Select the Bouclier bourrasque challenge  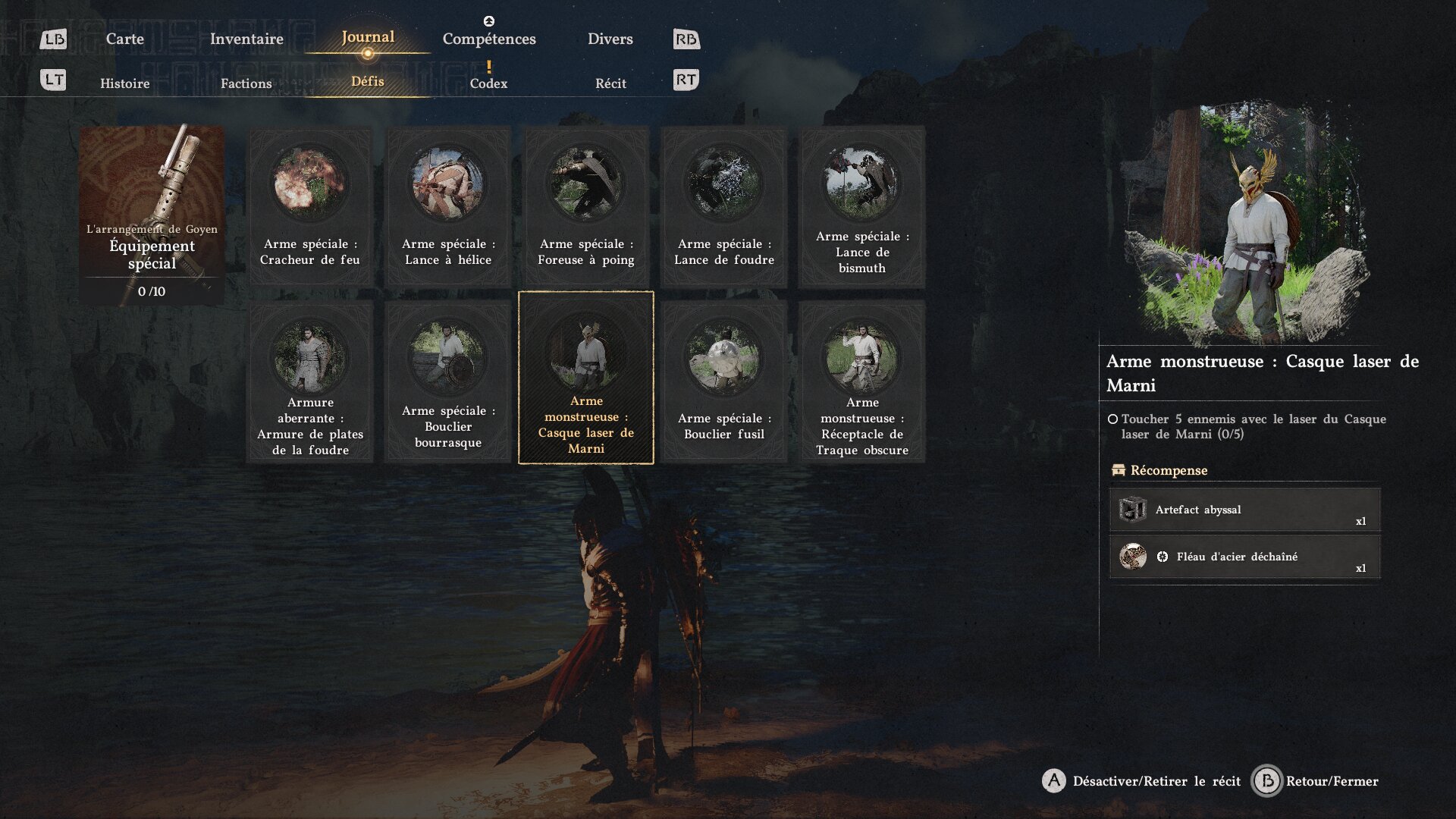point(448,381)
